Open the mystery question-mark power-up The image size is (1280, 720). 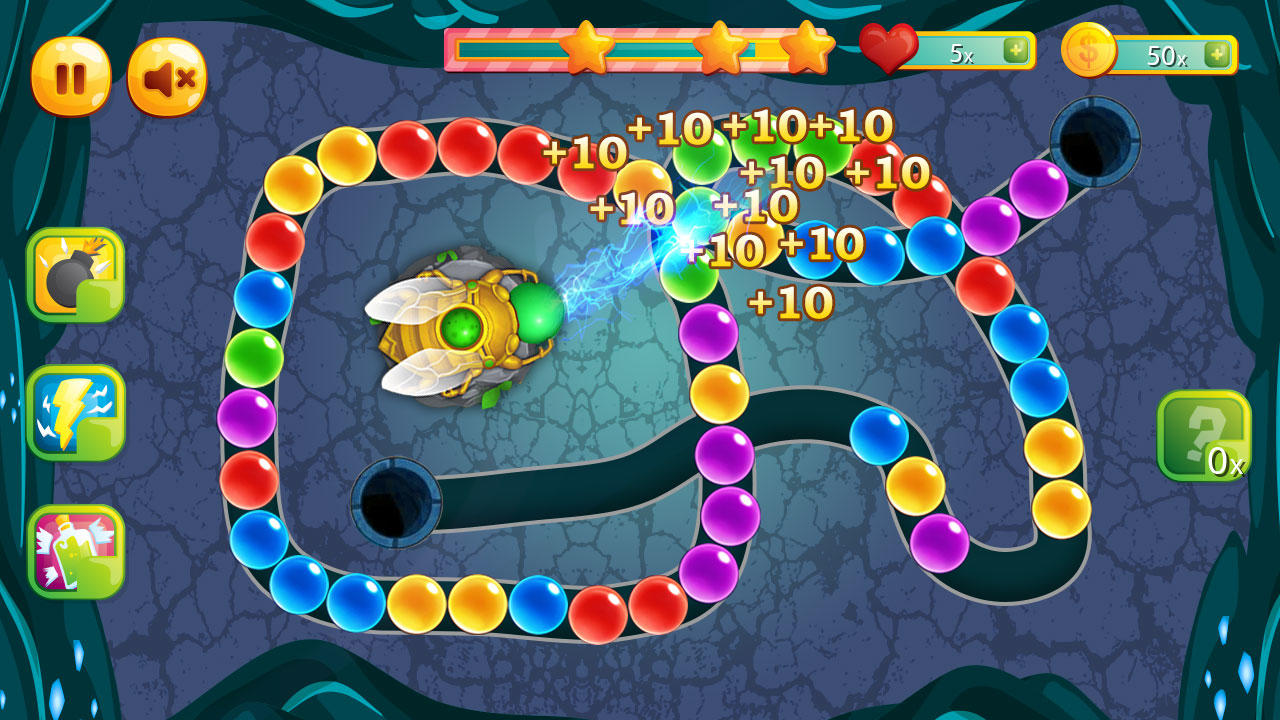tap(1207, 434)
